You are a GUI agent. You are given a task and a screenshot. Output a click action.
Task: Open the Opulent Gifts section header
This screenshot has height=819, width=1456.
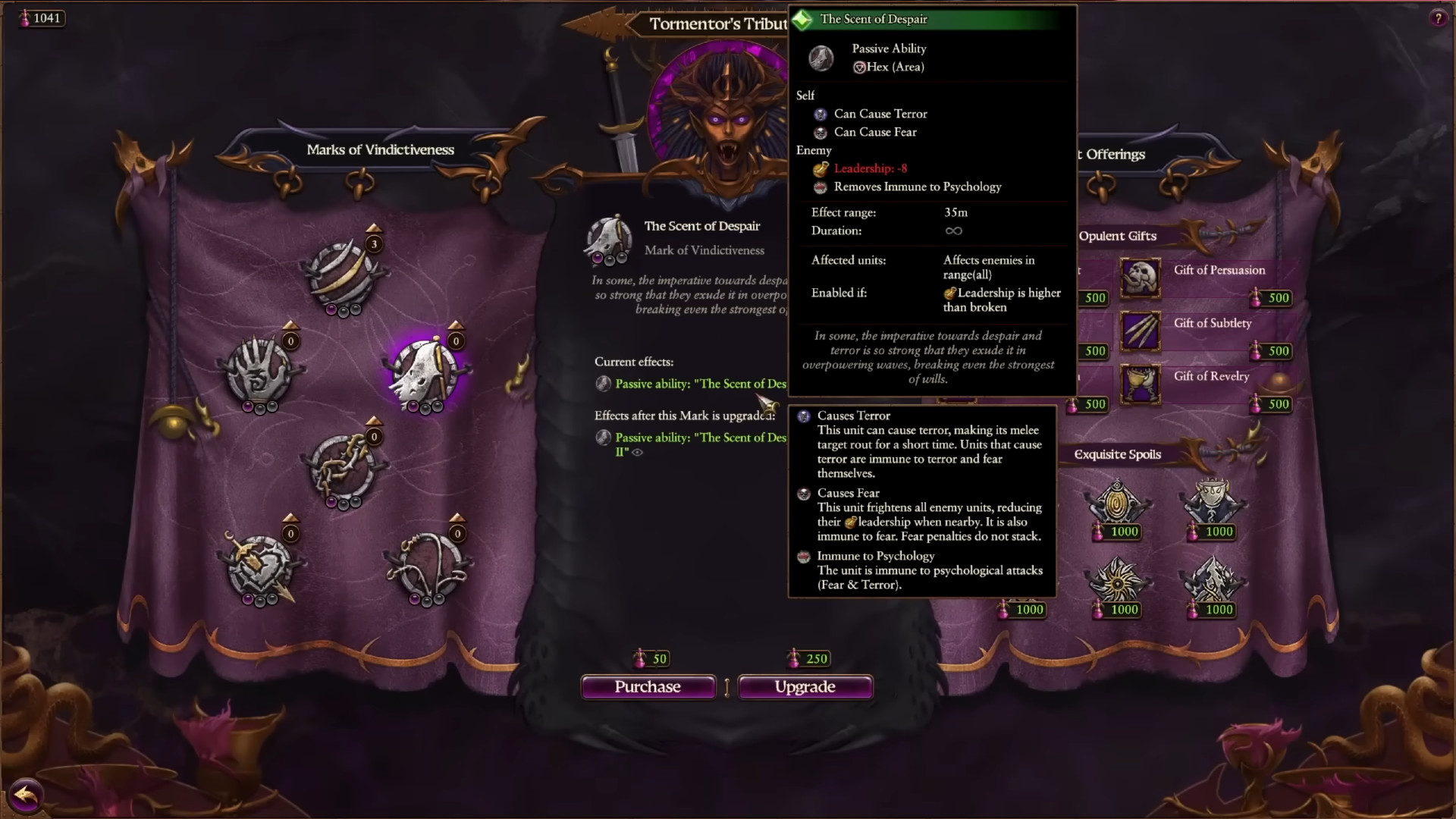(x=1116, y=236)
